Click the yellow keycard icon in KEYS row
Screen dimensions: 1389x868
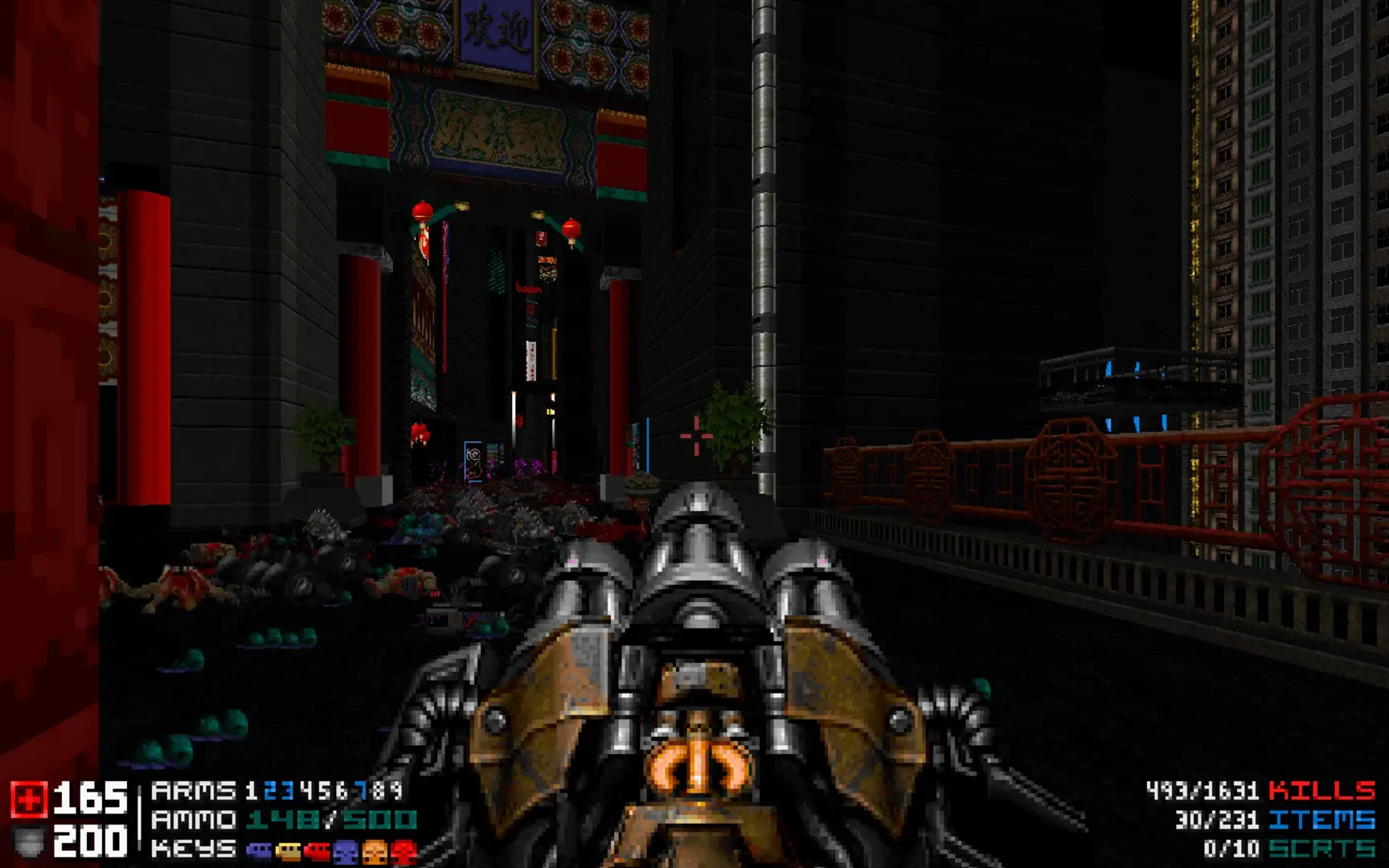(288, 852)
